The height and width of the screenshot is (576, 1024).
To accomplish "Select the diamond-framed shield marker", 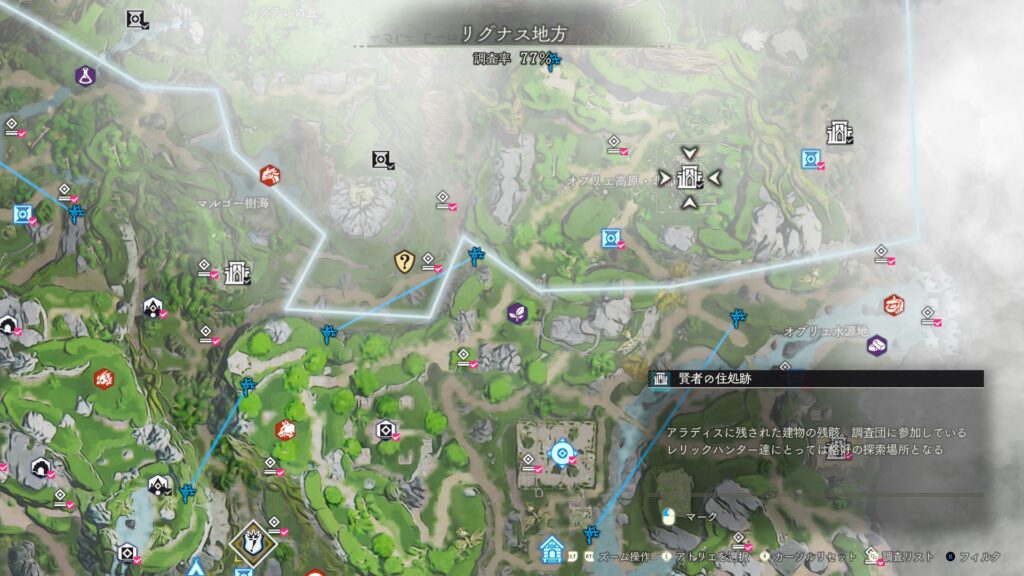I will pyautogui.click(x=249, y=541).
